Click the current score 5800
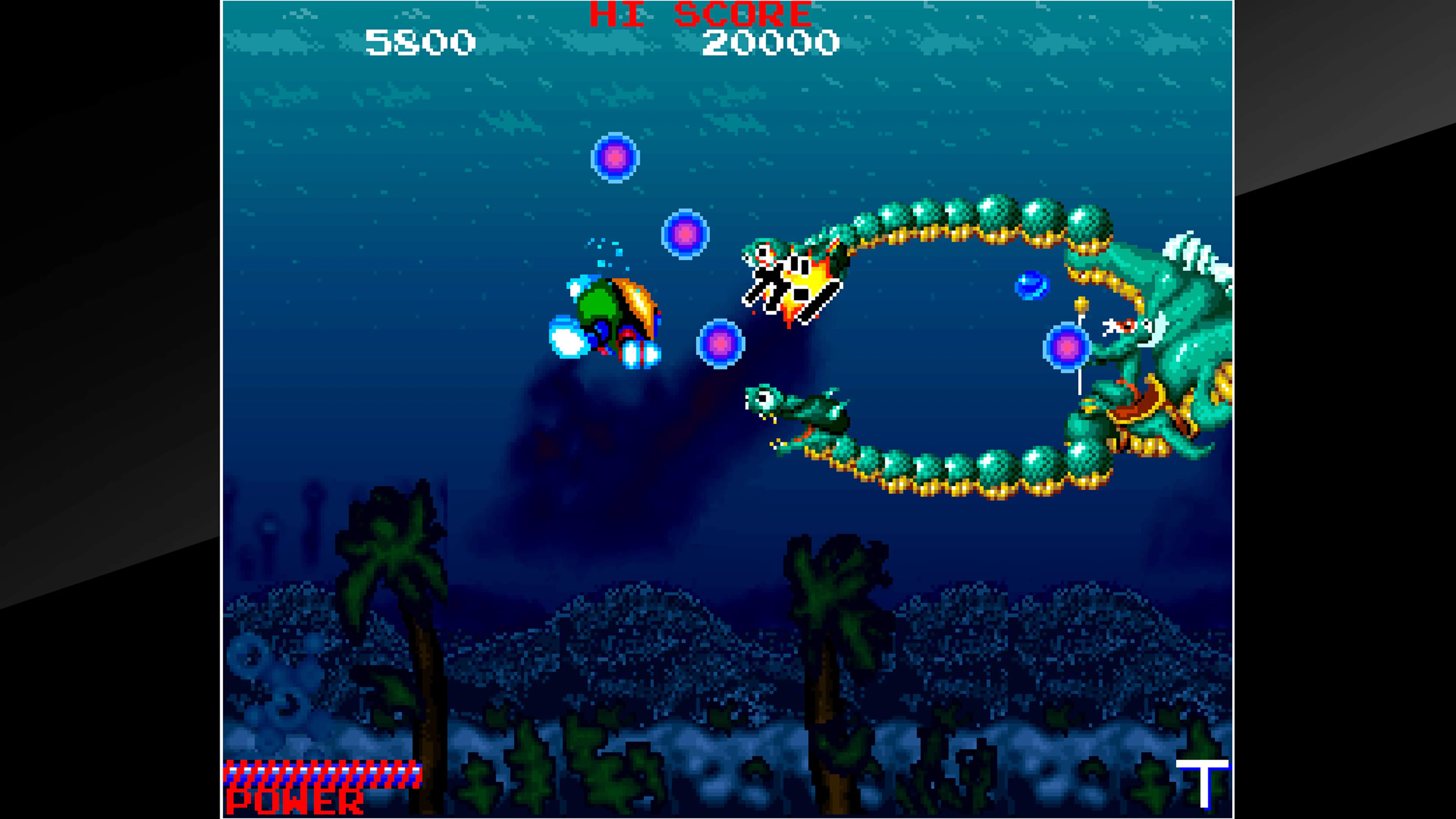The image size is (1456, 819). click(x=421, y=42)
